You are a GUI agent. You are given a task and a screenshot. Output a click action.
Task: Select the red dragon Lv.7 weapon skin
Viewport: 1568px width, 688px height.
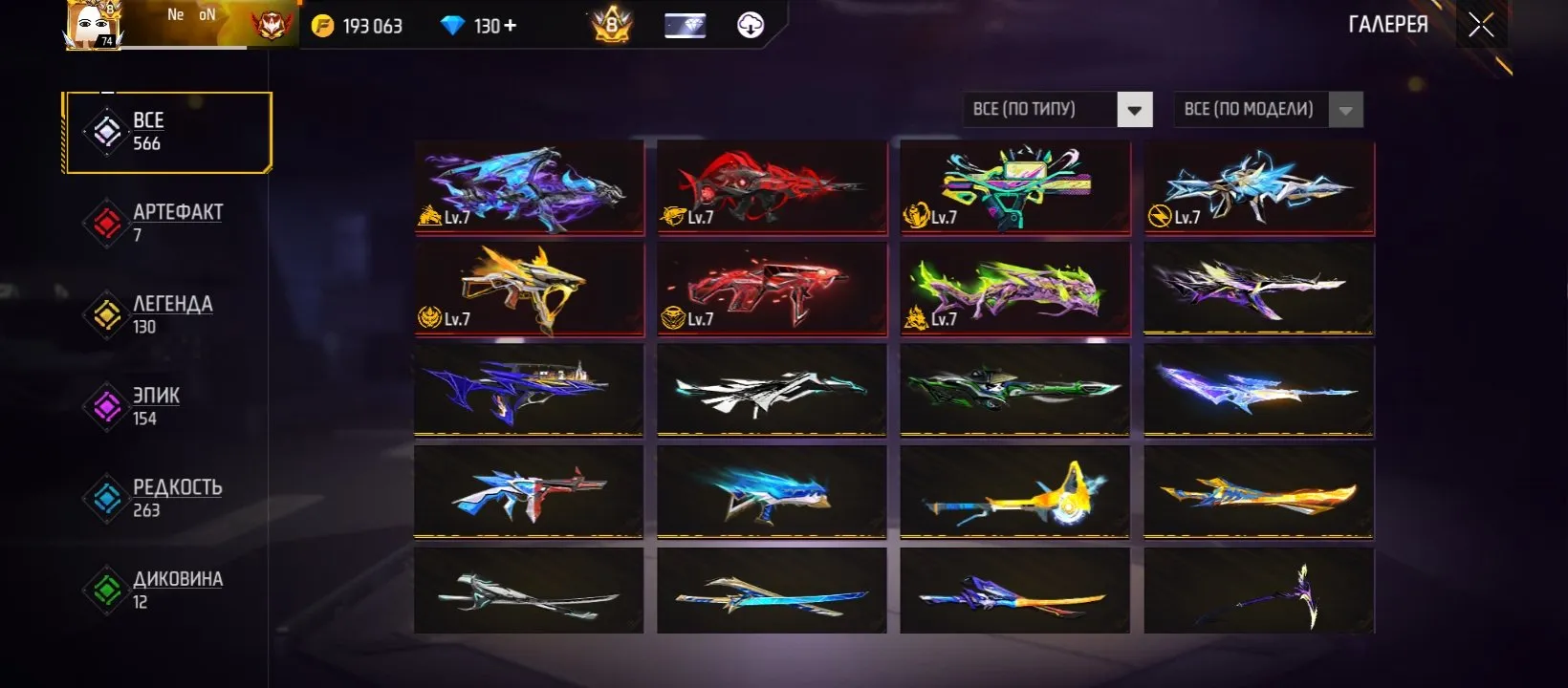[x=772, y=187]
